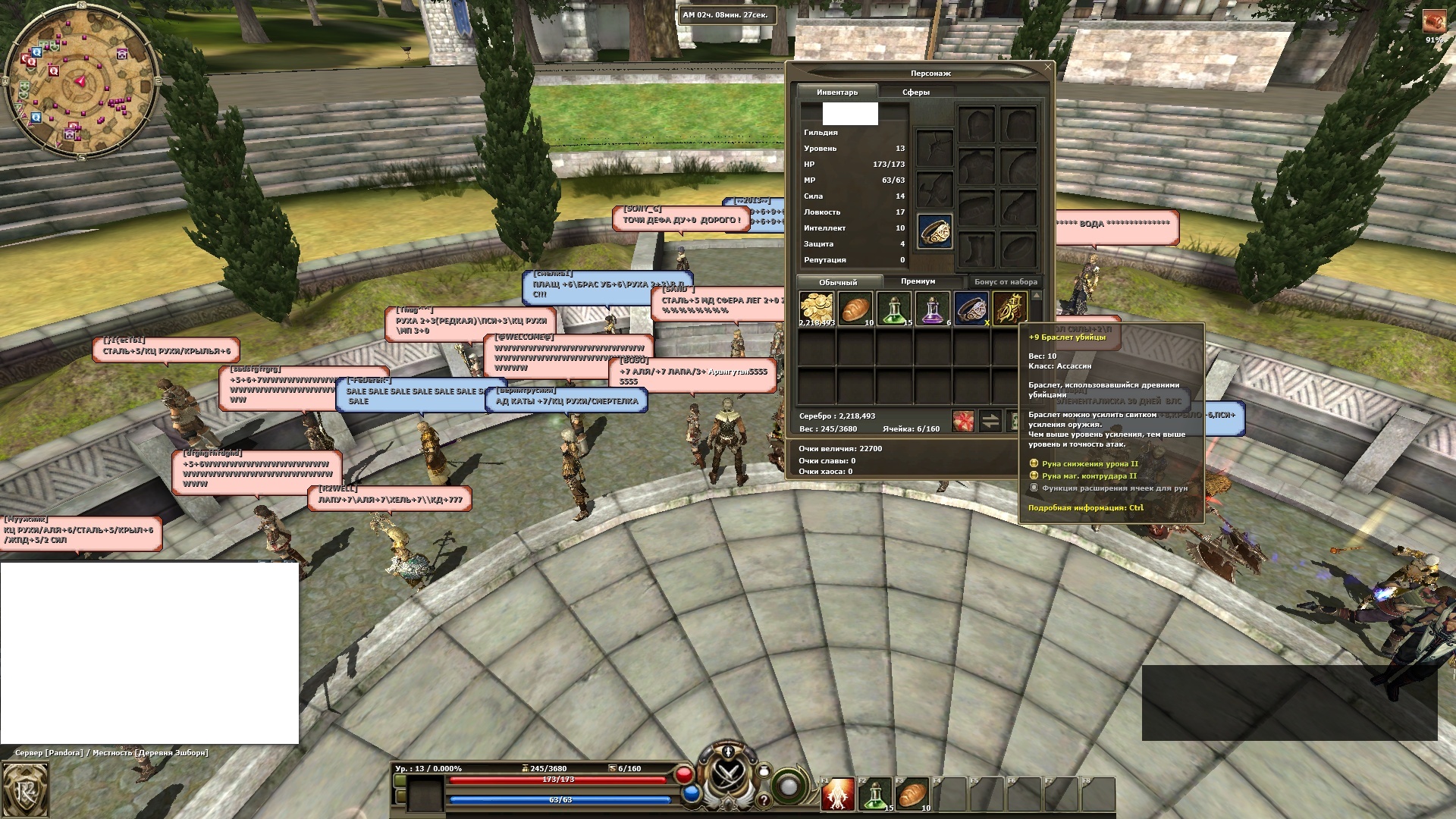This screenshot has width=1456, height=819.
Task: Use the bread in hotbar slot F3
Action: 912,794
